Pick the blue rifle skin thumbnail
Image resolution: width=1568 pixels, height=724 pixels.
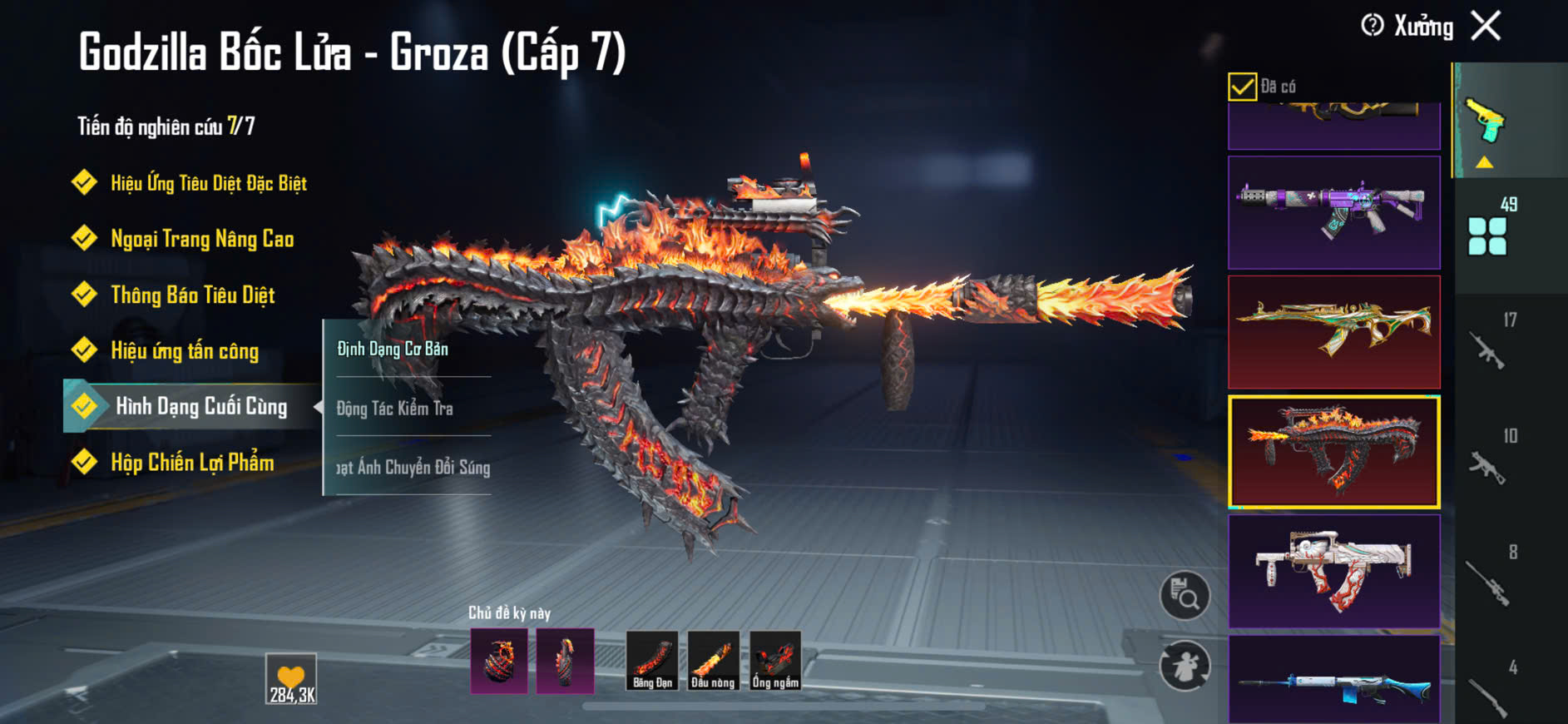coord(1333,681)
